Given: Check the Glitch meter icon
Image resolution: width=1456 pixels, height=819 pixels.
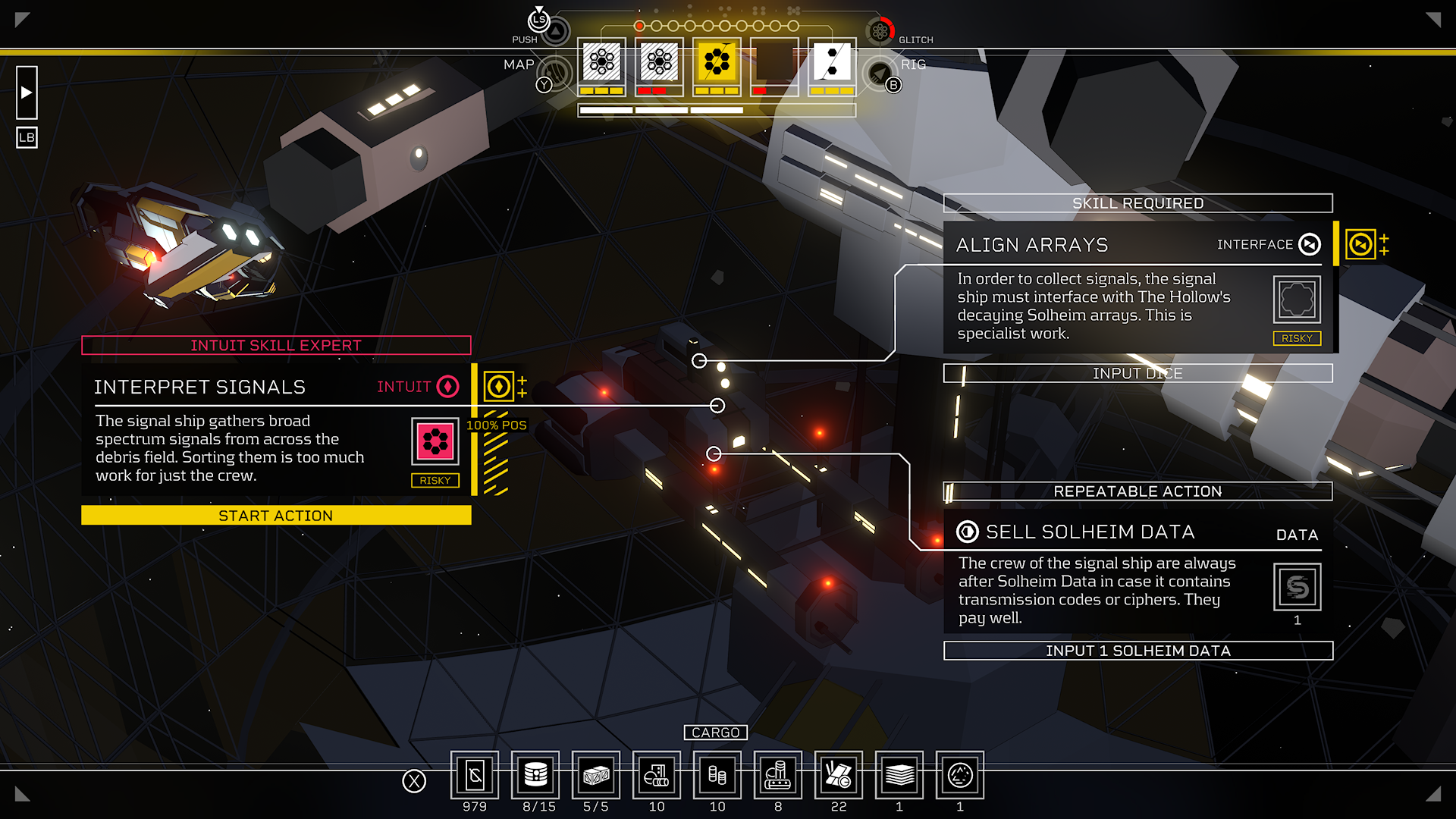Looking at the screenshot, I should coord(880,31).
